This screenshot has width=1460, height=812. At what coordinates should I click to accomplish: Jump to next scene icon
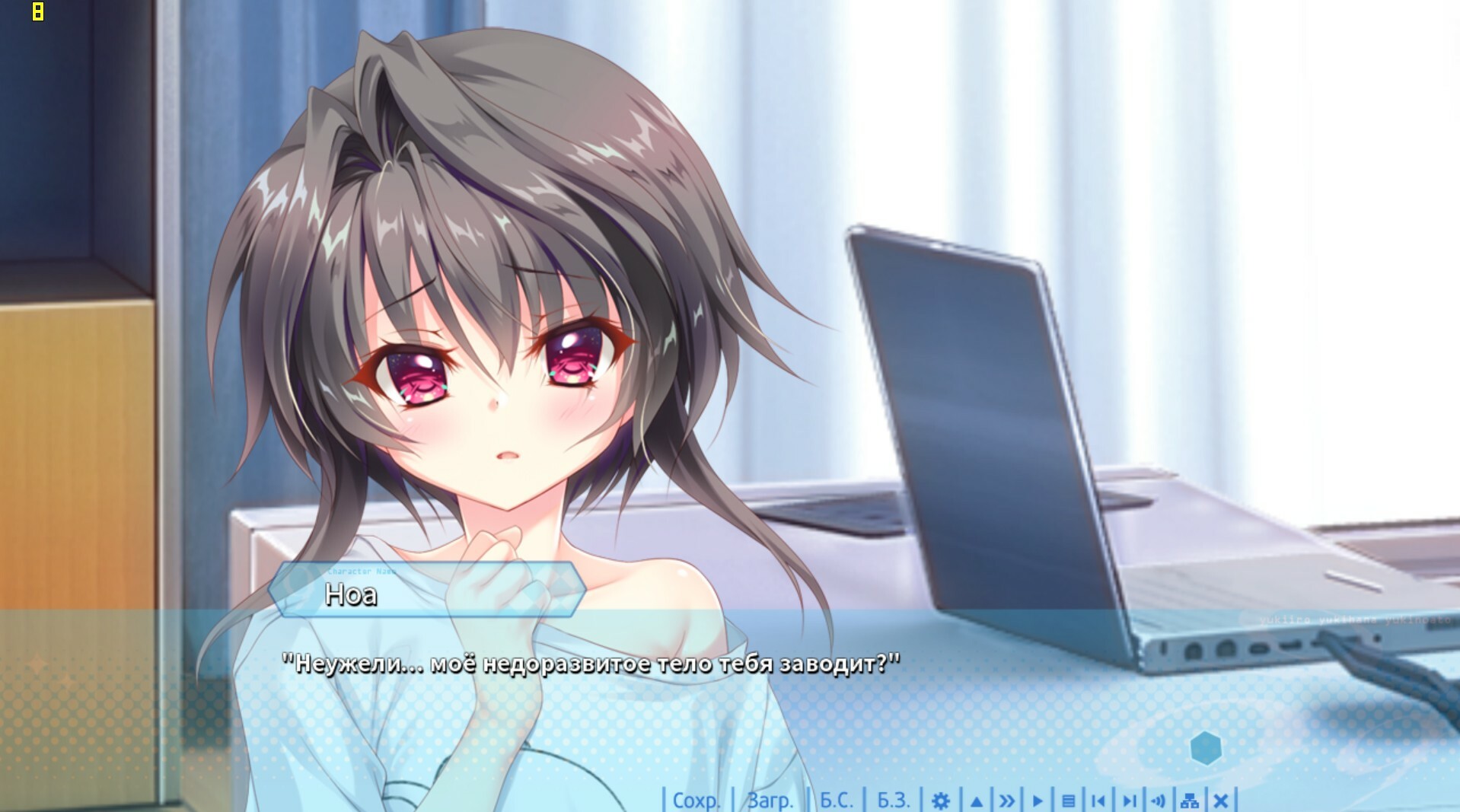[1129, 801]
